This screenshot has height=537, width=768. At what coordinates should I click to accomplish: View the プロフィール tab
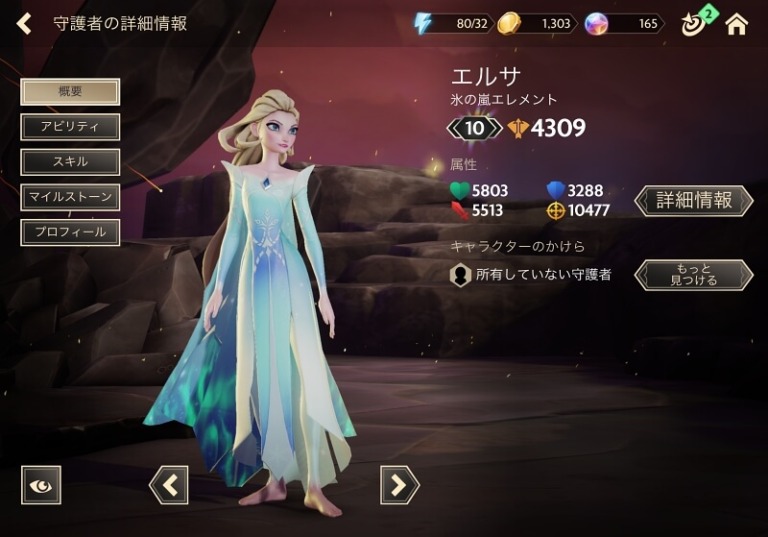point(70,232)
